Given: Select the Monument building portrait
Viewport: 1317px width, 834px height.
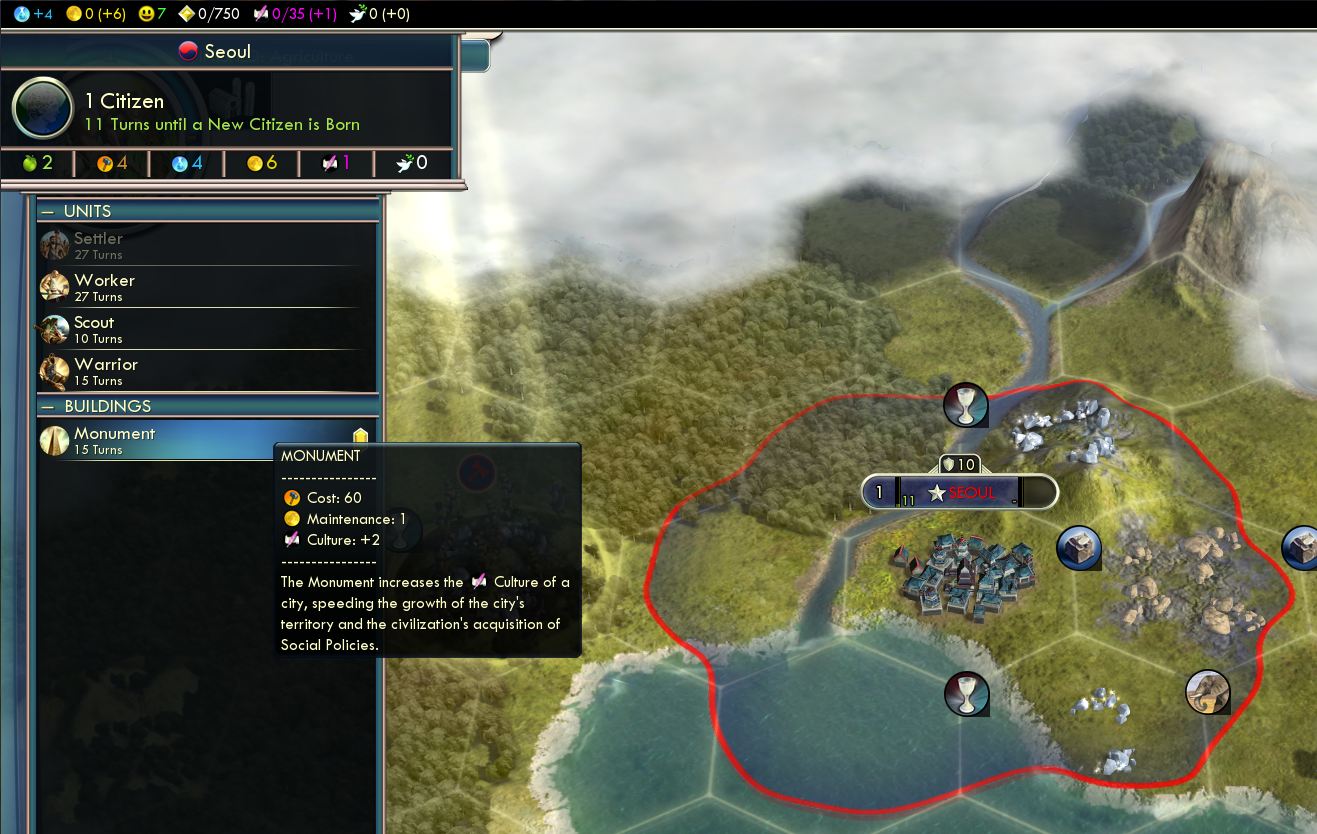Looking at the screenshot, I should (54, 440).
